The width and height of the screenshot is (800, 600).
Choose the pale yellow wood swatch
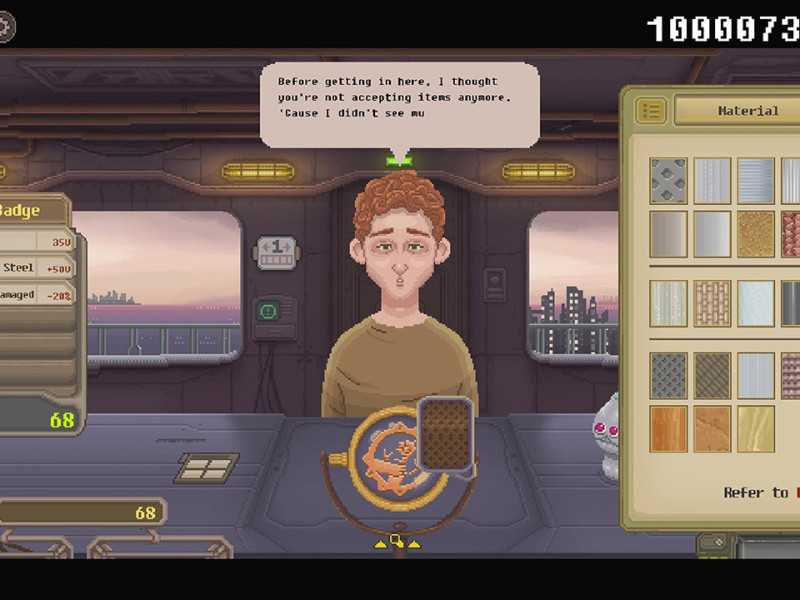pyautogui.click(x=756, y=428)
